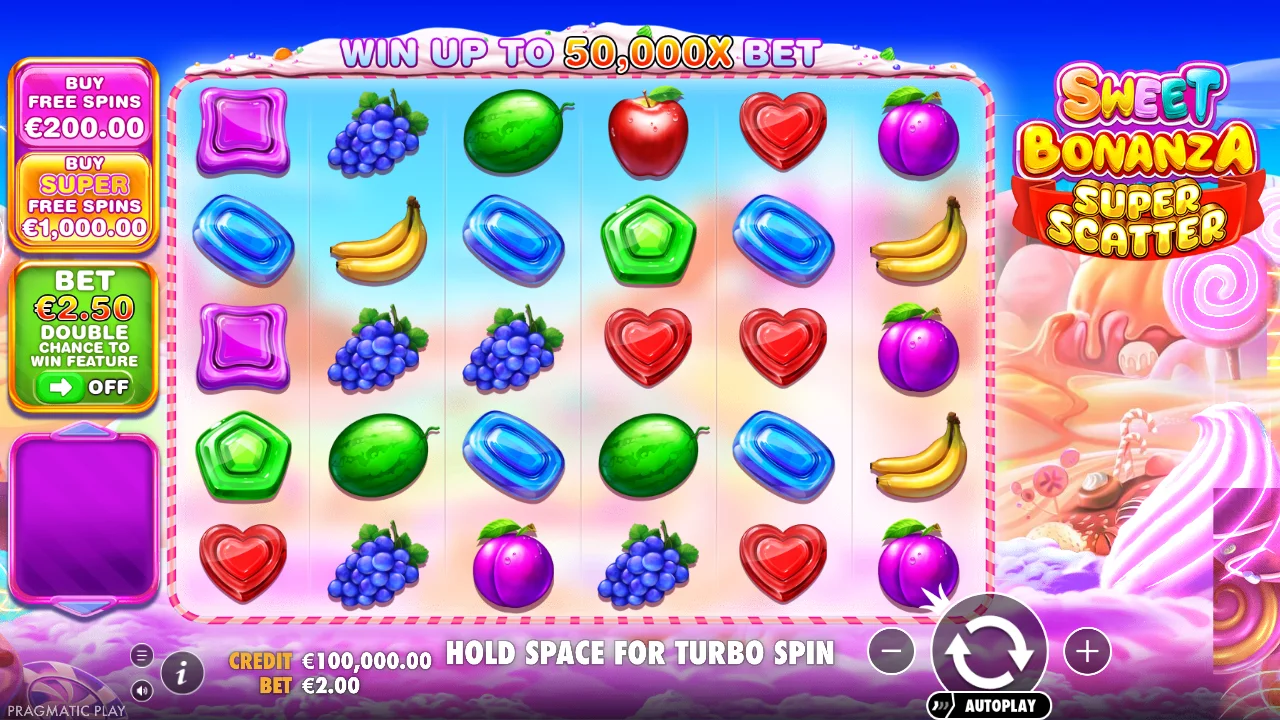Click the Autoplay quick spin icon
This screenshot has height=720, width=1280.
coord(942,704)
